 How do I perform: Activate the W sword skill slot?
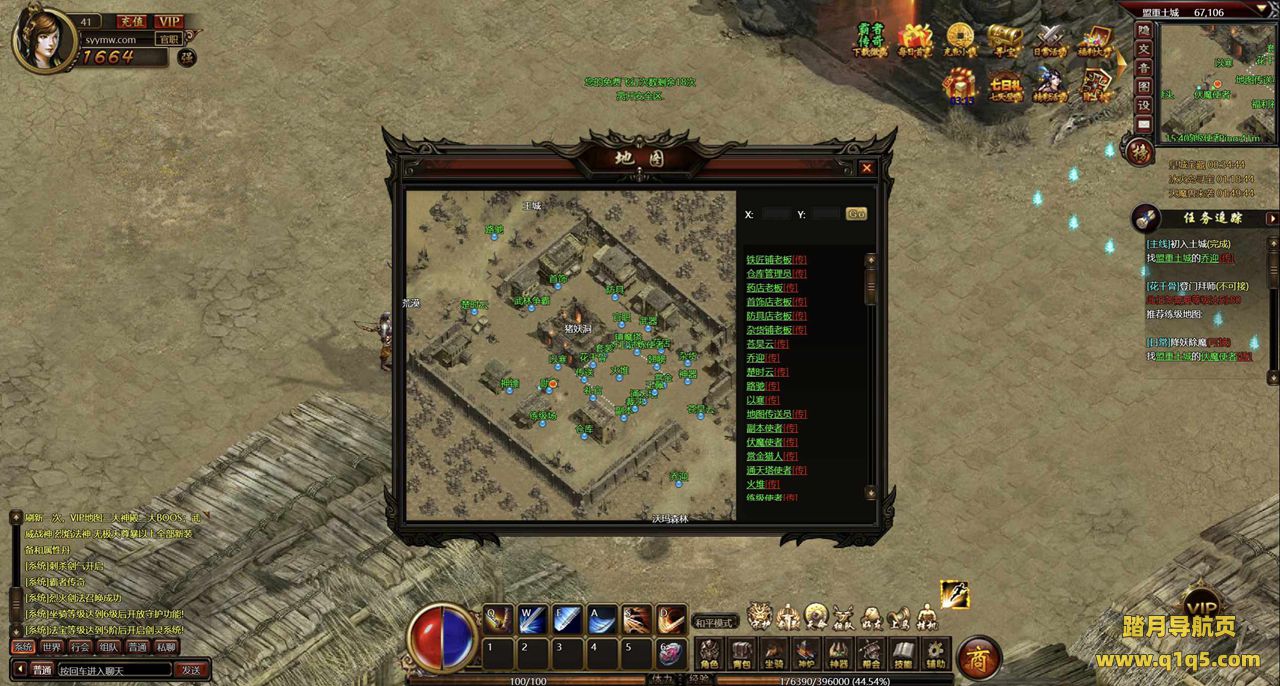533,620
